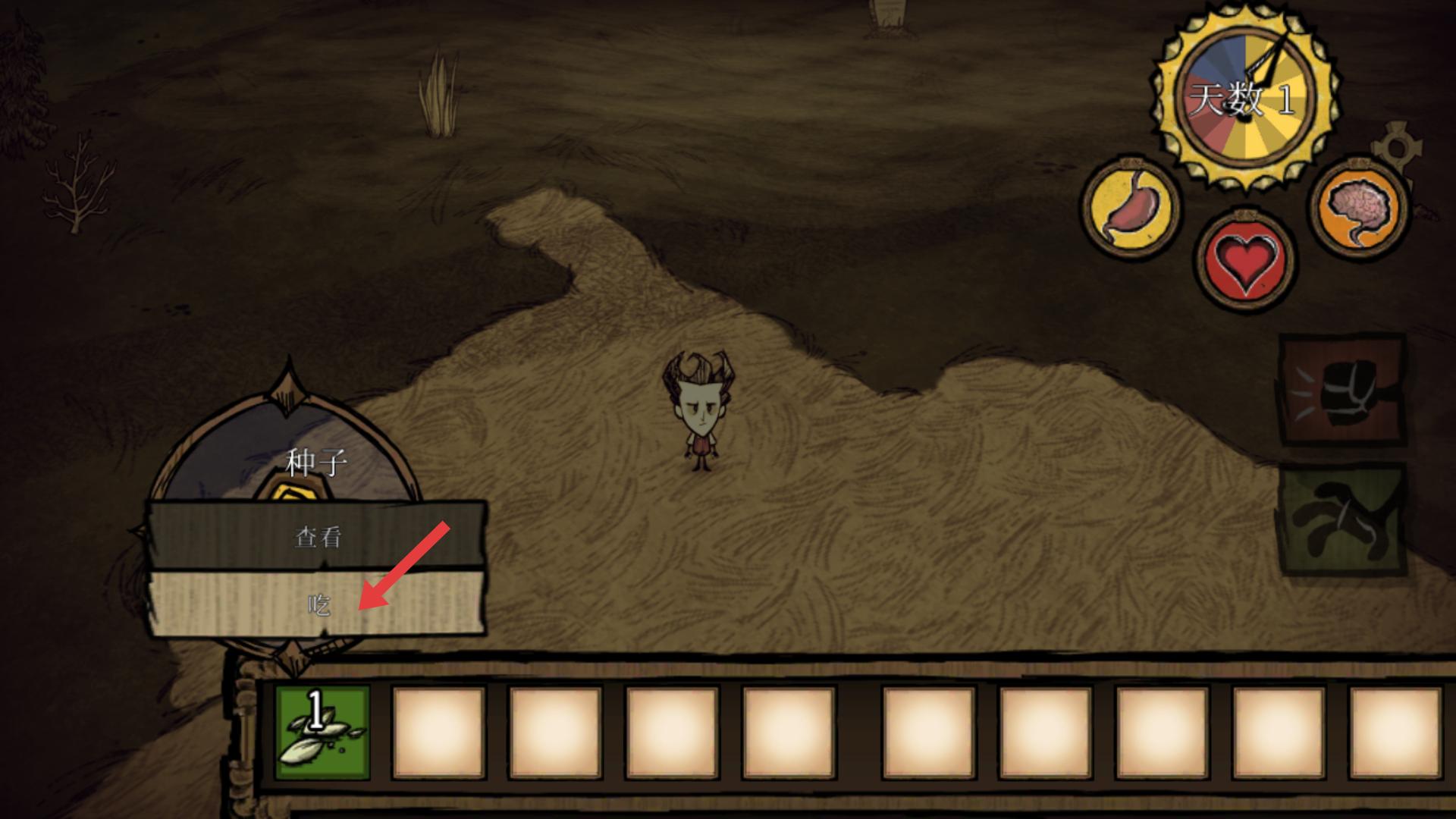Select the seeds inventory slot
Screen dimensions: 1456x819
[x=322, y=733]
